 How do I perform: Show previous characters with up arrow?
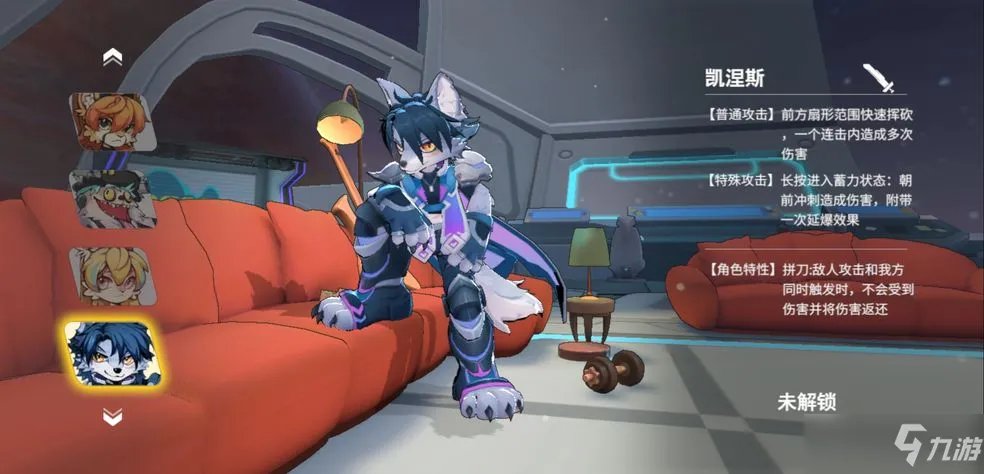tap(112, 58)
